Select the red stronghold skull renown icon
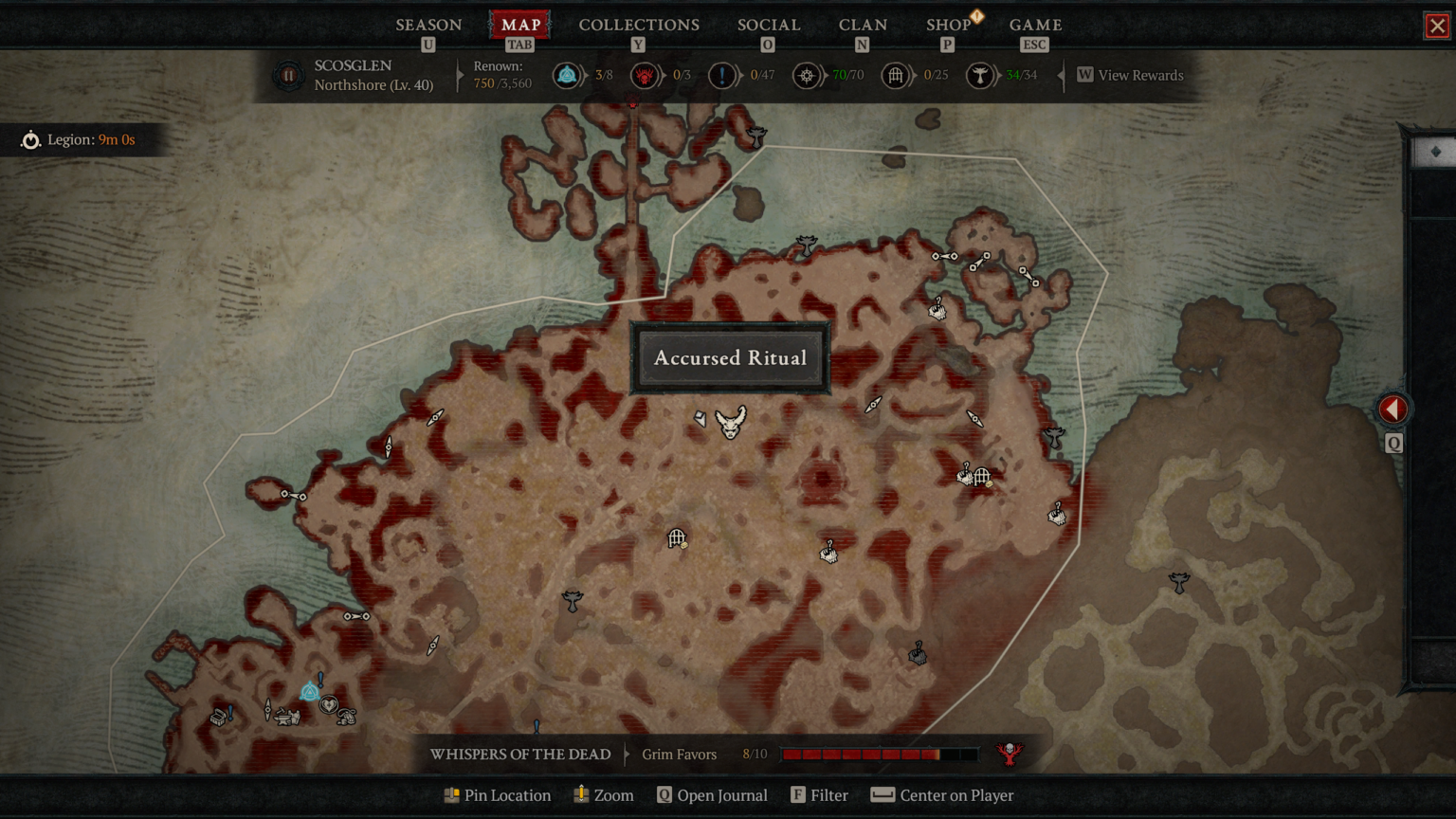The height and width of the screenshot is (819, 1456). [x=645, y=75]
